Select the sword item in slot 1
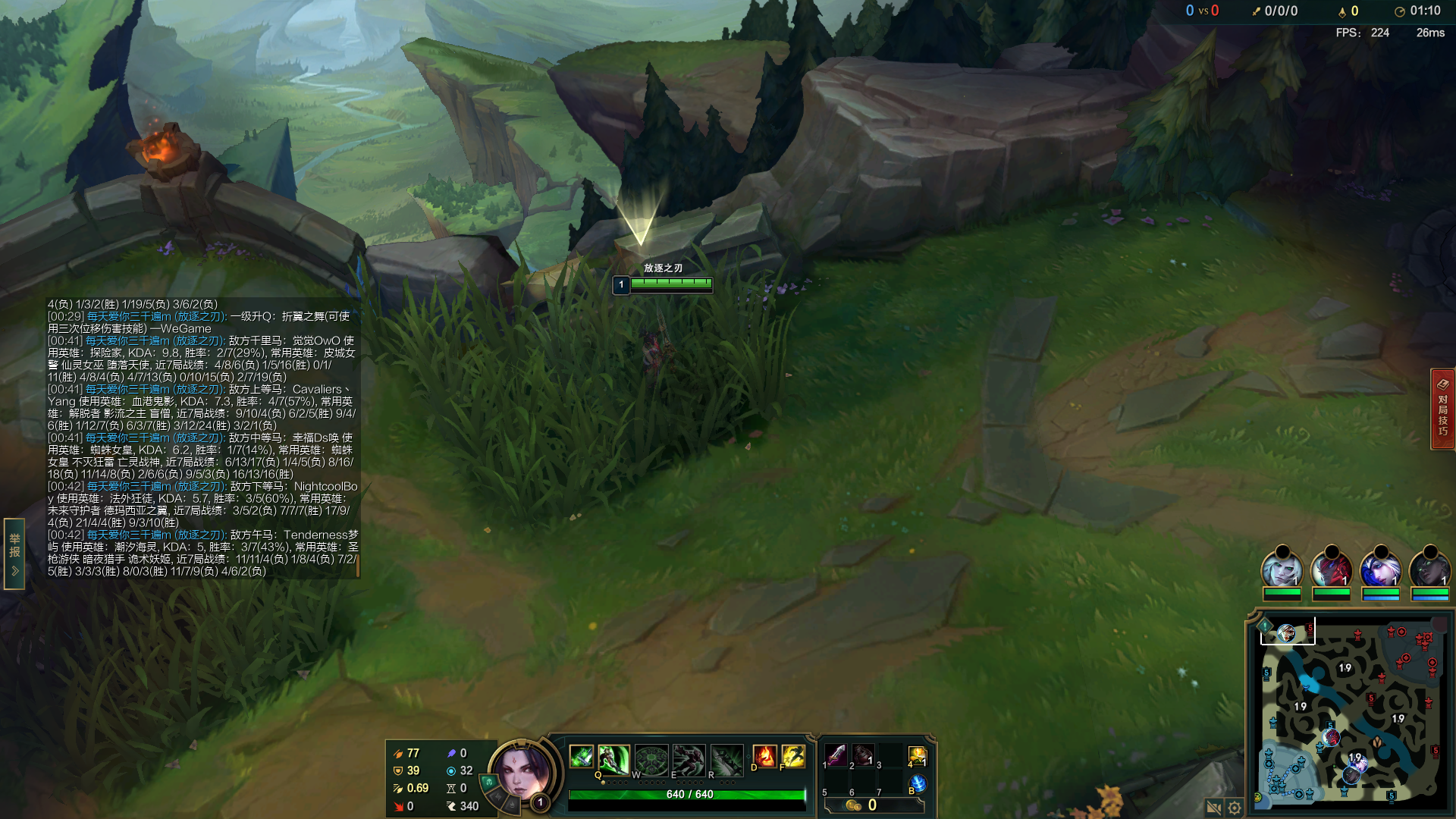 836,755
